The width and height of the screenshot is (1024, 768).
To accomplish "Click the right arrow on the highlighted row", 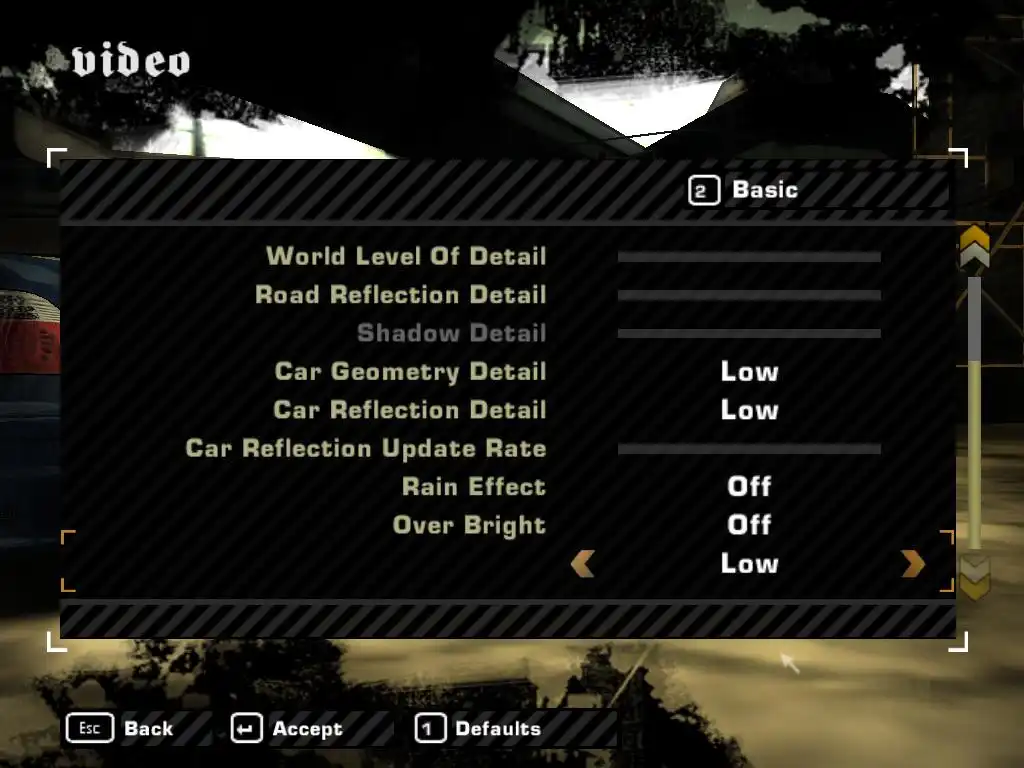I will point(913,564).
